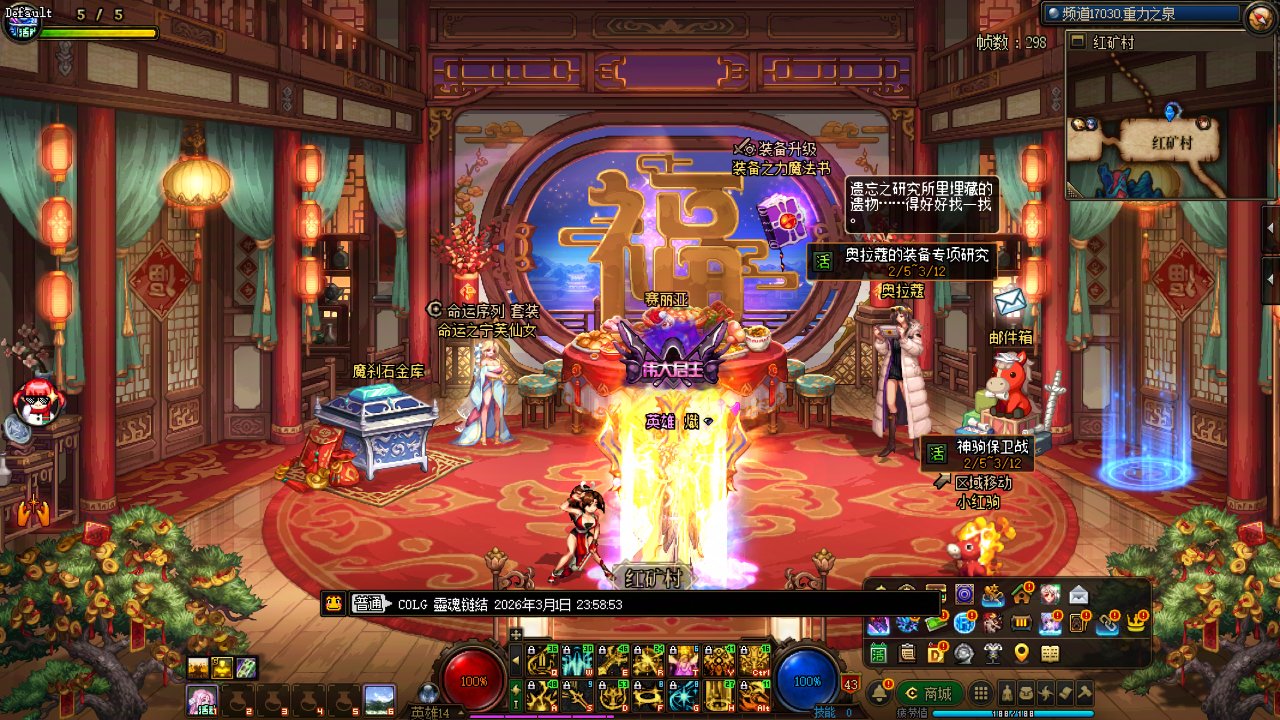Select the house icon with alert badge
This screenshot has height=720, width=1280.
tap(1021, 595)
